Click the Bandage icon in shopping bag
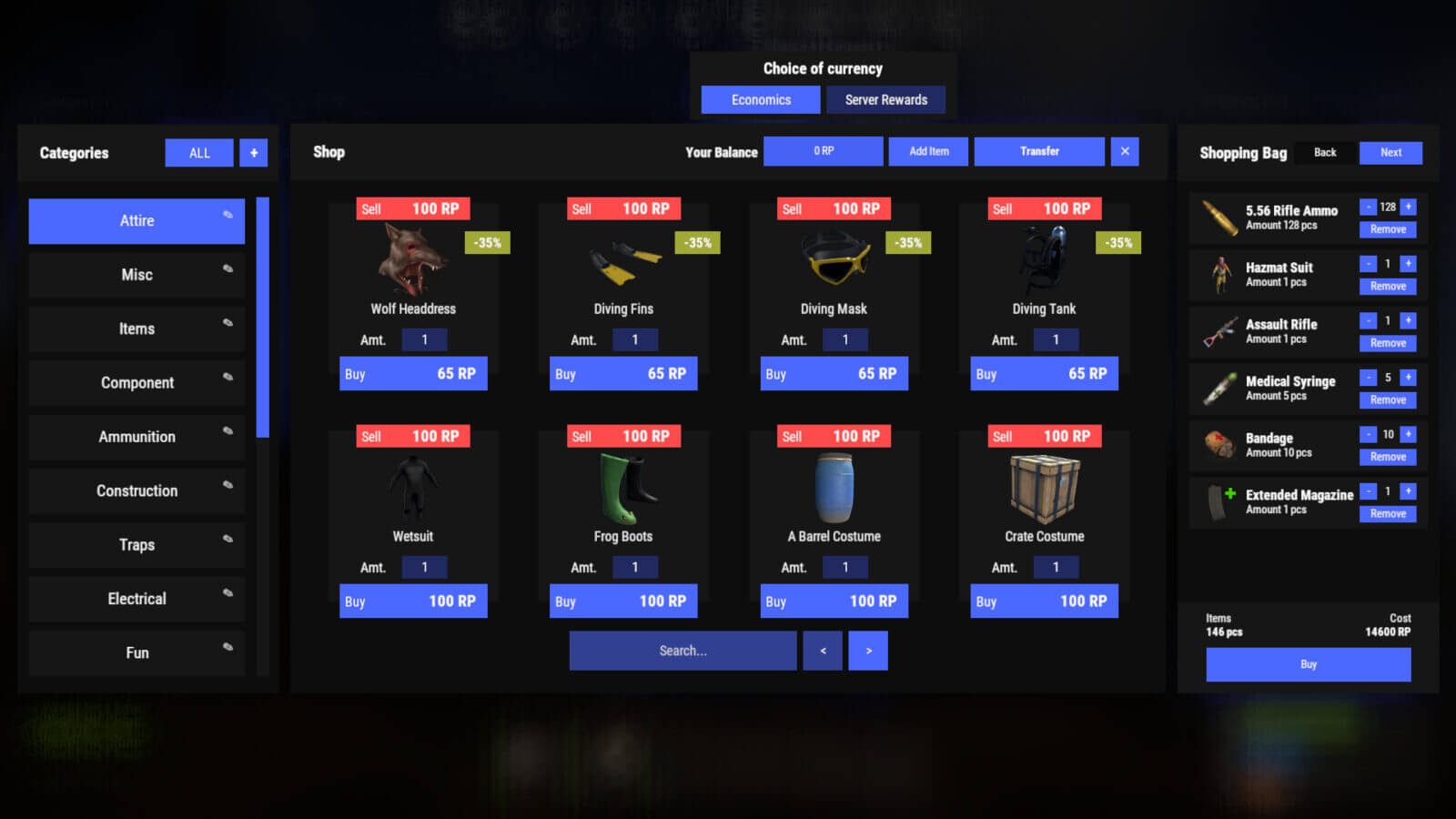1456x819 pixels. click(x=1217, y=445)
